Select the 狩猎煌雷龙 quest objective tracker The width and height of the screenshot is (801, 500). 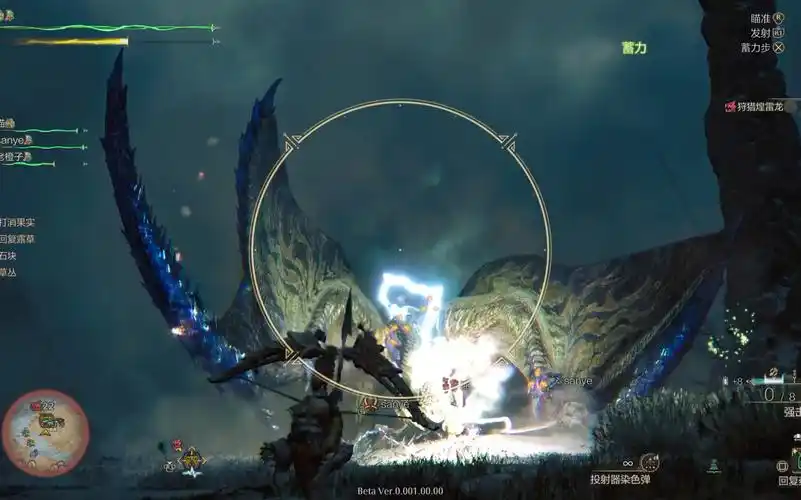tap(760, 106)
